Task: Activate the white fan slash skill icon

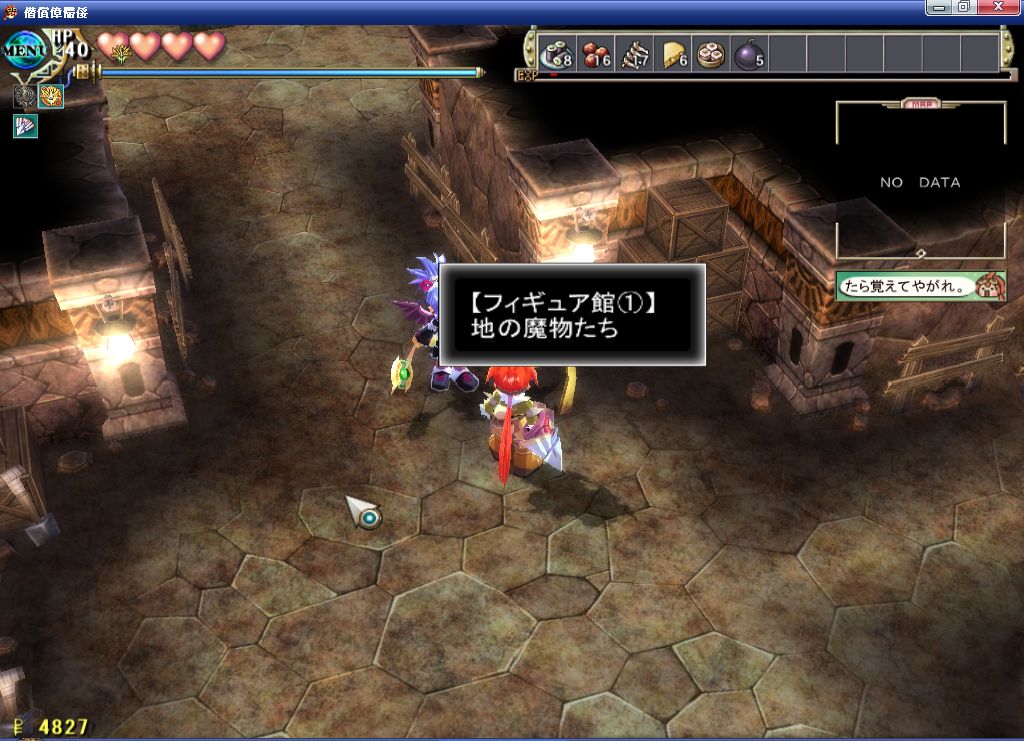Action: (25, 126)
